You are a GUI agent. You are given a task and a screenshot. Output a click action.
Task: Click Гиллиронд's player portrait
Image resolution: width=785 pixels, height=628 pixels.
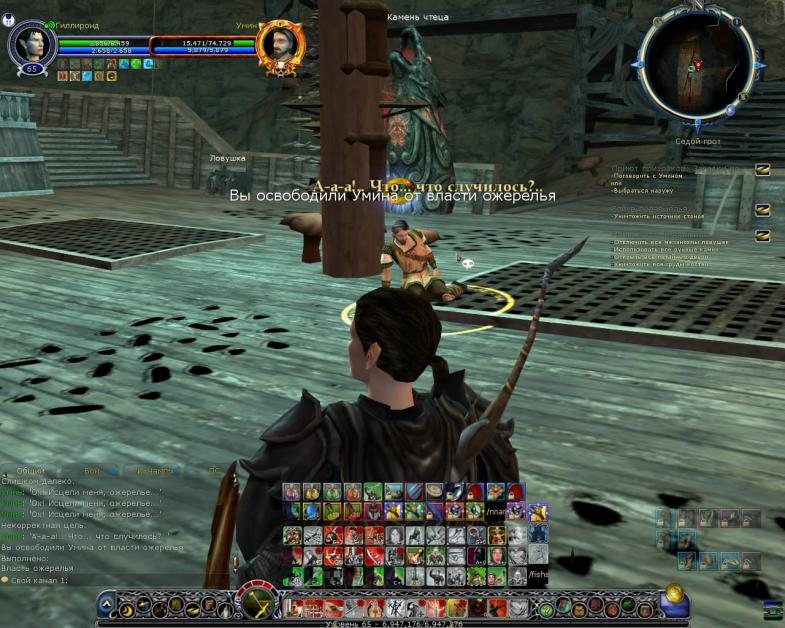31,43
